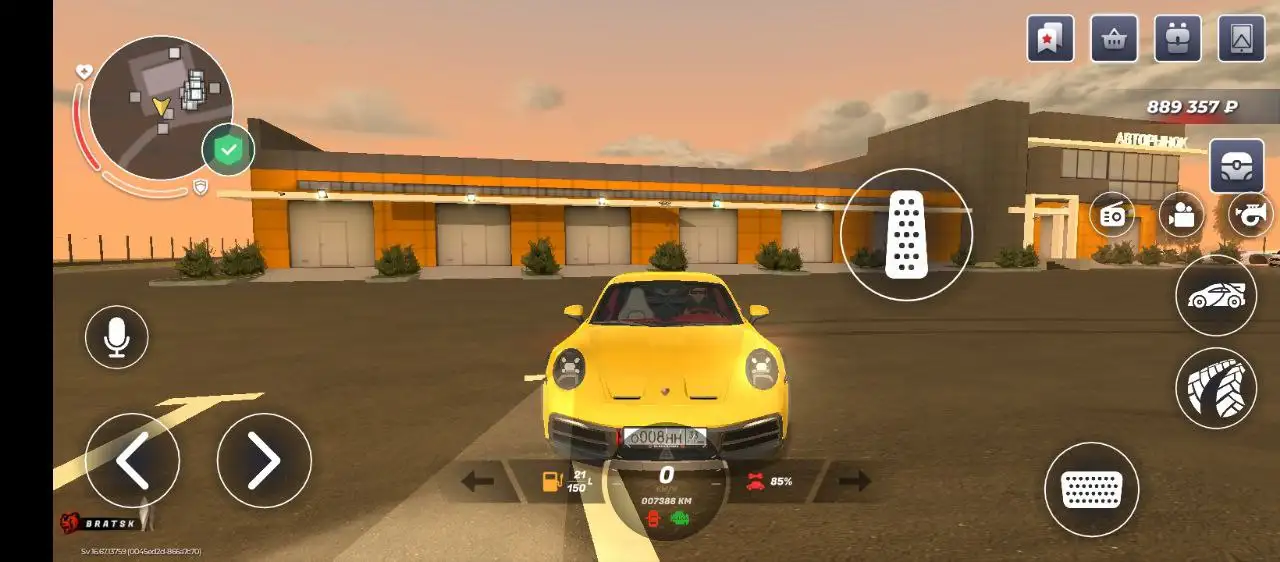
Task: Click the green shield status badge
Action: point(228,150)
